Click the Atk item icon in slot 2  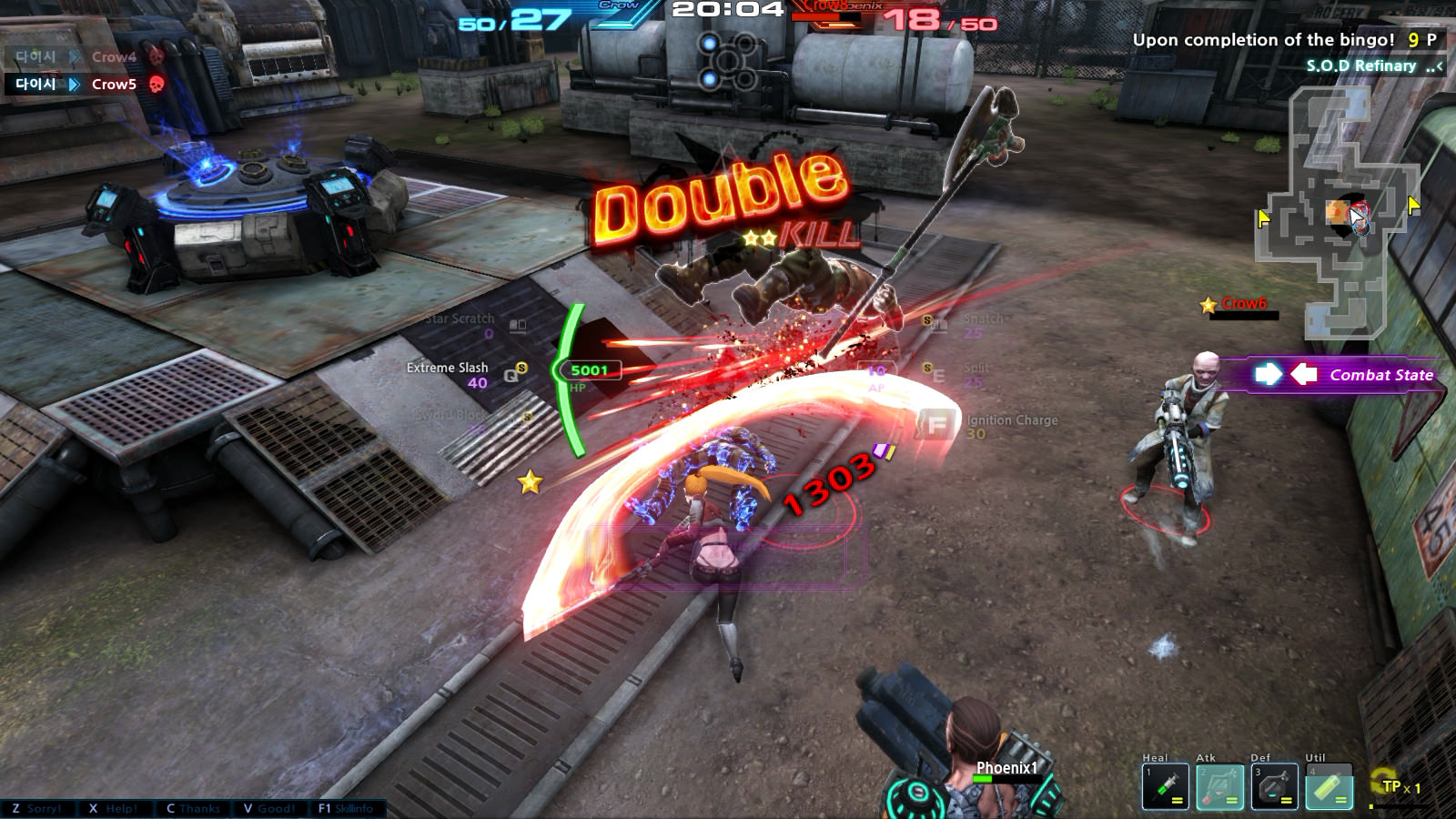[1219, 786]
